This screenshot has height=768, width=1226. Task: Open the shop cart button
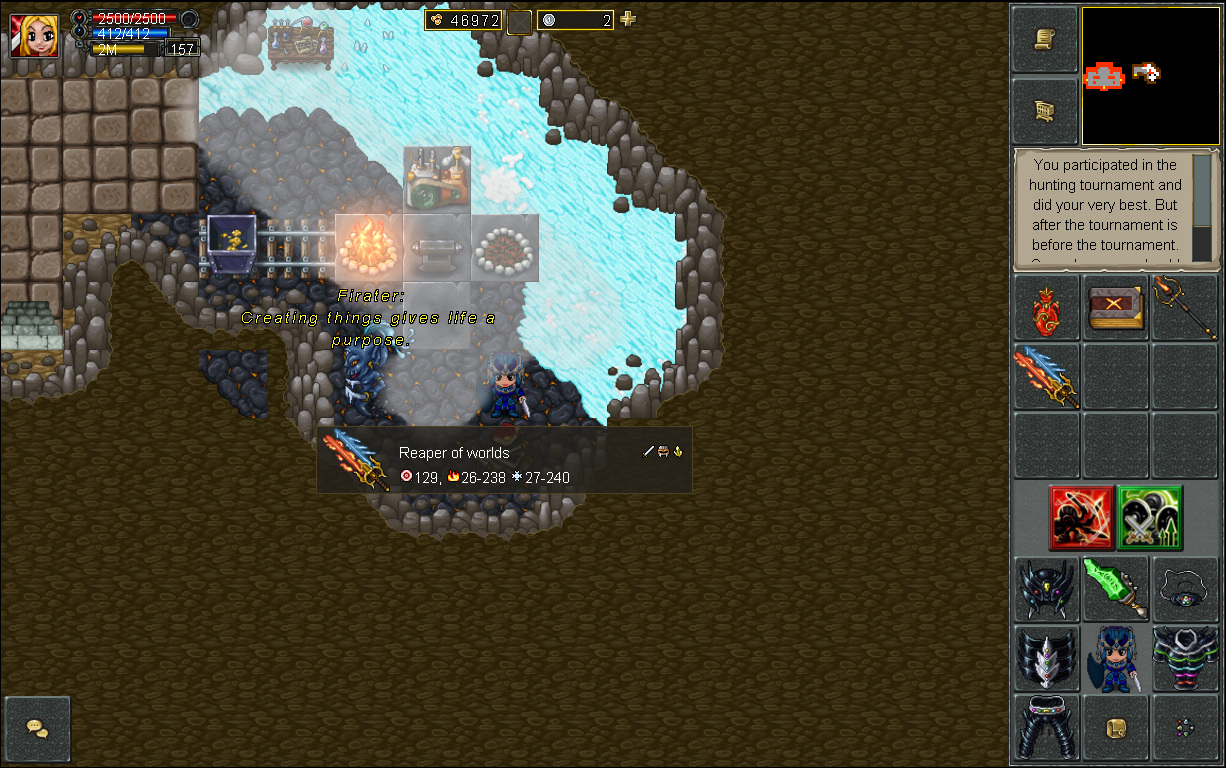click(1045, 110)
